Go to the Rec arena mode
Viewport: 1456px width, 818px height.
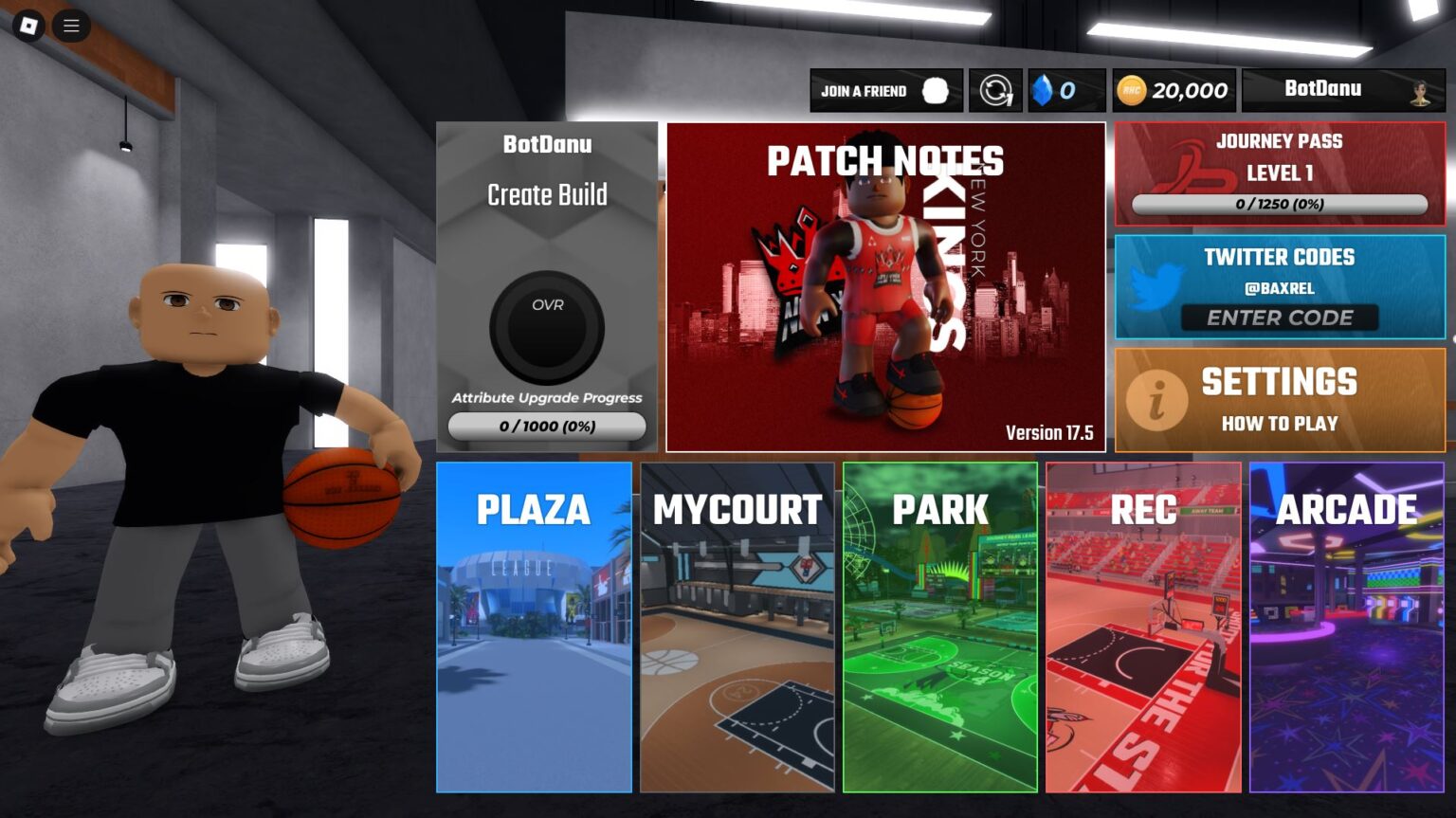click(1143, 627)
